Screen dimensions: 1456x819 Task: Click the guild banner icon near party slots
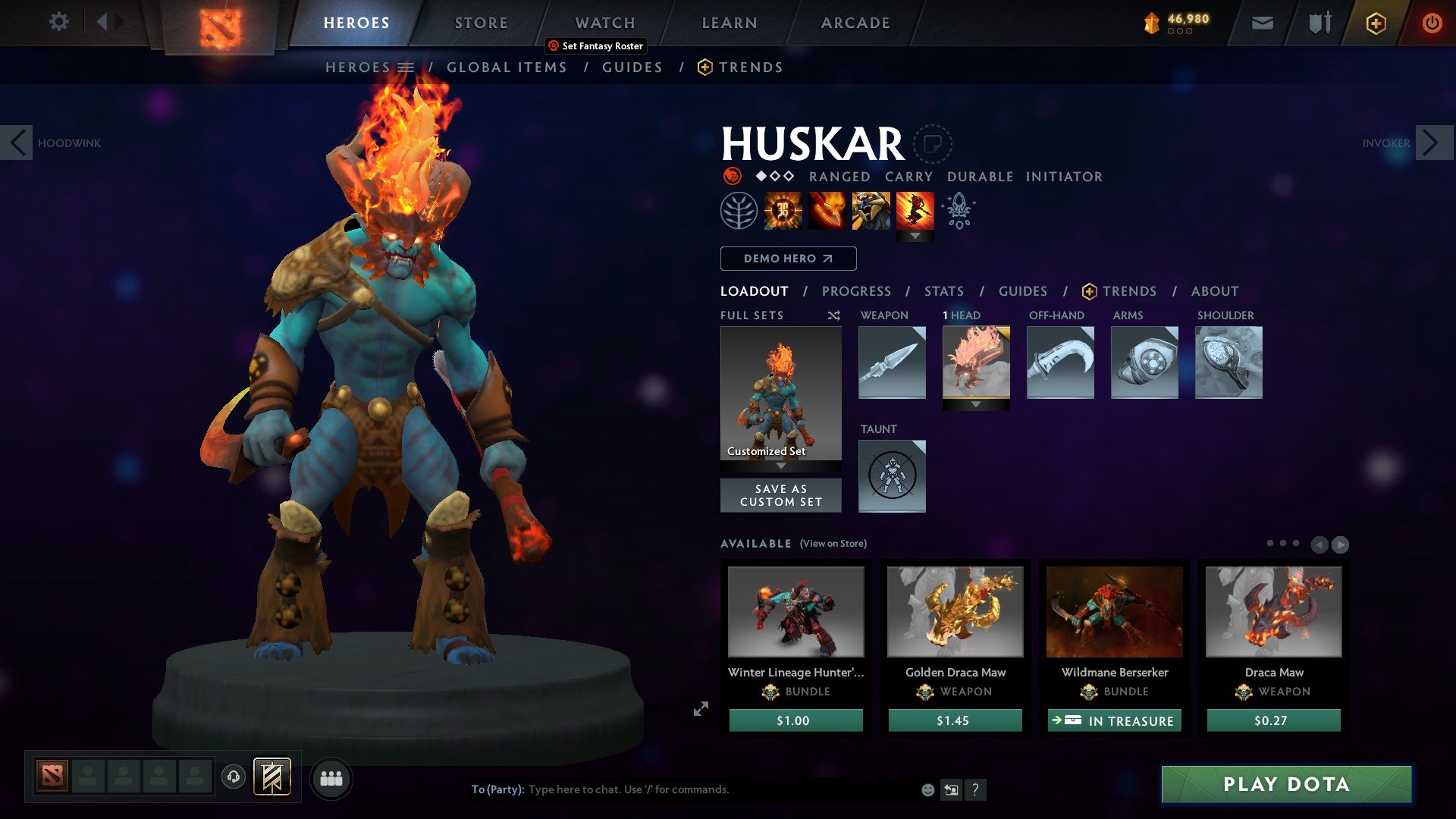271,777
